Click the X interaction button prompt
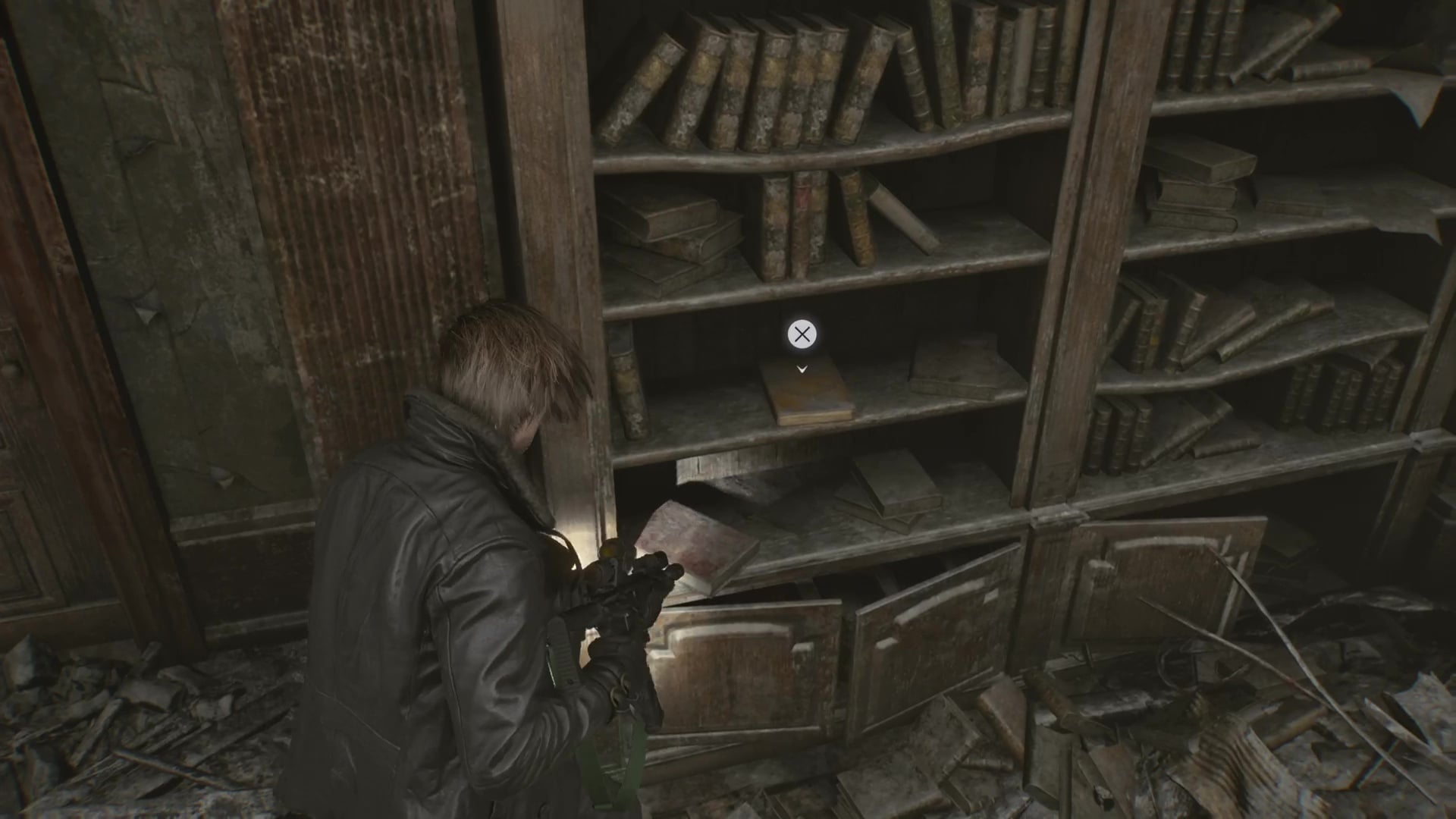This screenshot has width=1456, height=819. pyautogui.click(x=802, y=334)
